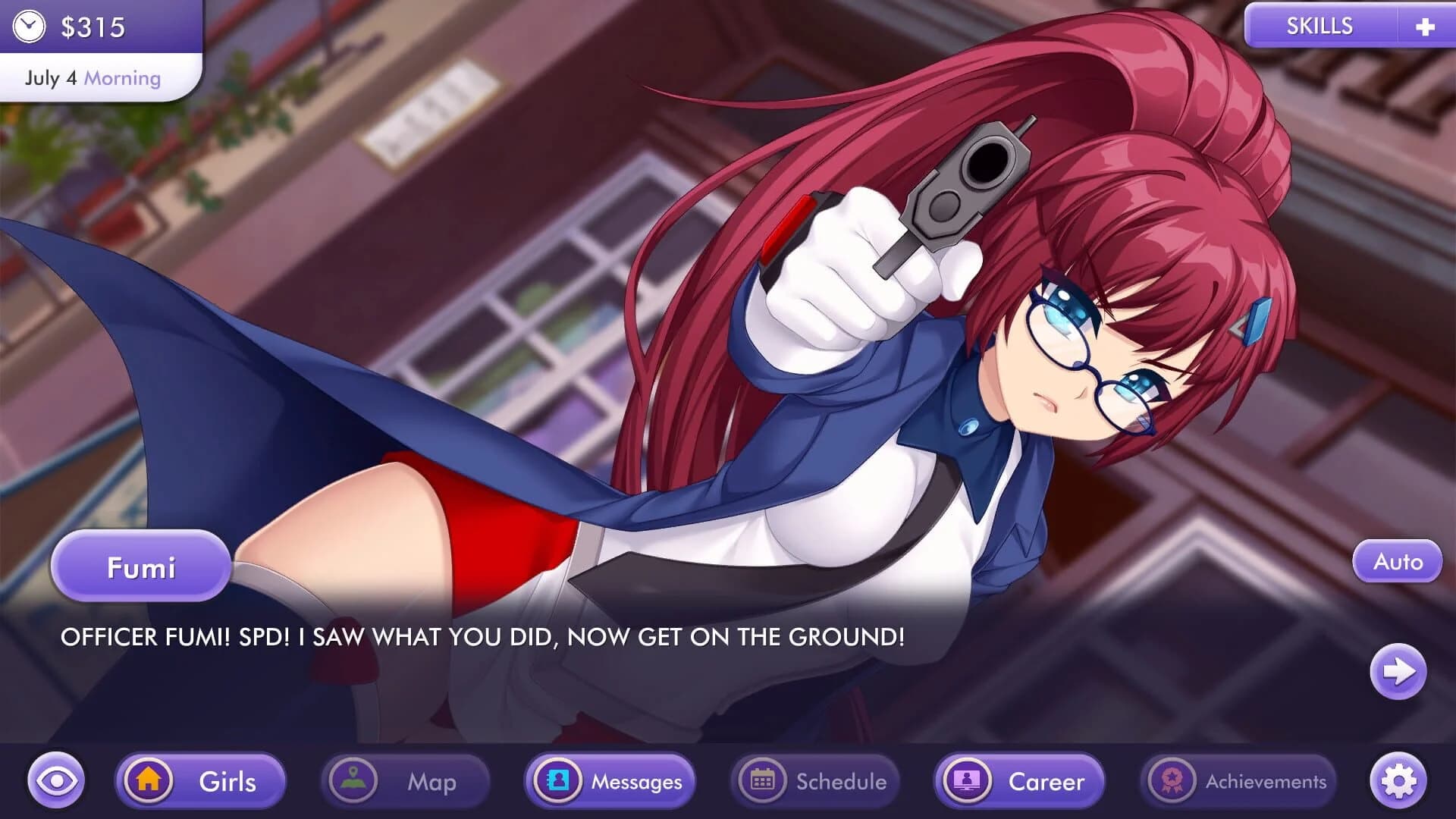Click the July 4 Morning date label
This screenshot has height=819, width=1456.
point(91,77)
